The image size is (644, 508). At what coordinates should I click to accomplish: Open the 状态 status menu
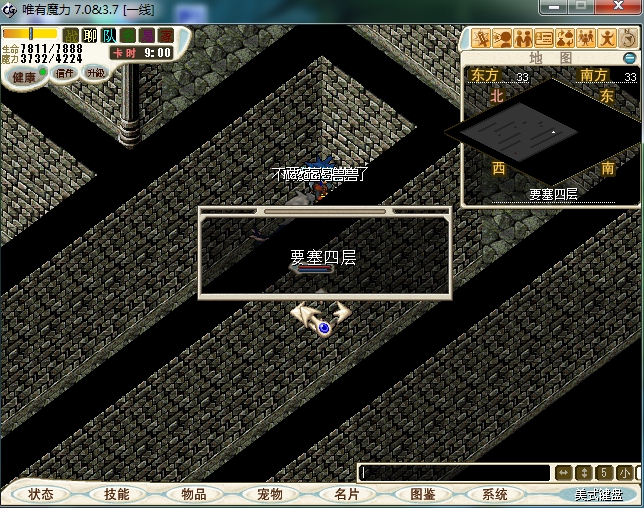coord(42,494)
